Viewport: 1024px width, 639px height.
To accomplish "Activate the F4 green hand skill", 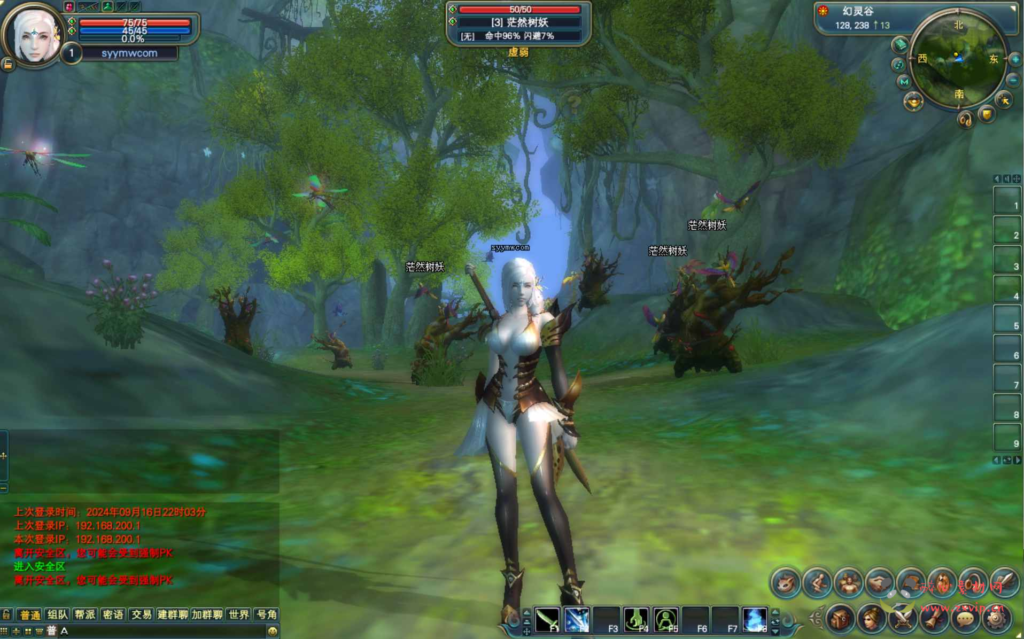I will click(637, 619).
